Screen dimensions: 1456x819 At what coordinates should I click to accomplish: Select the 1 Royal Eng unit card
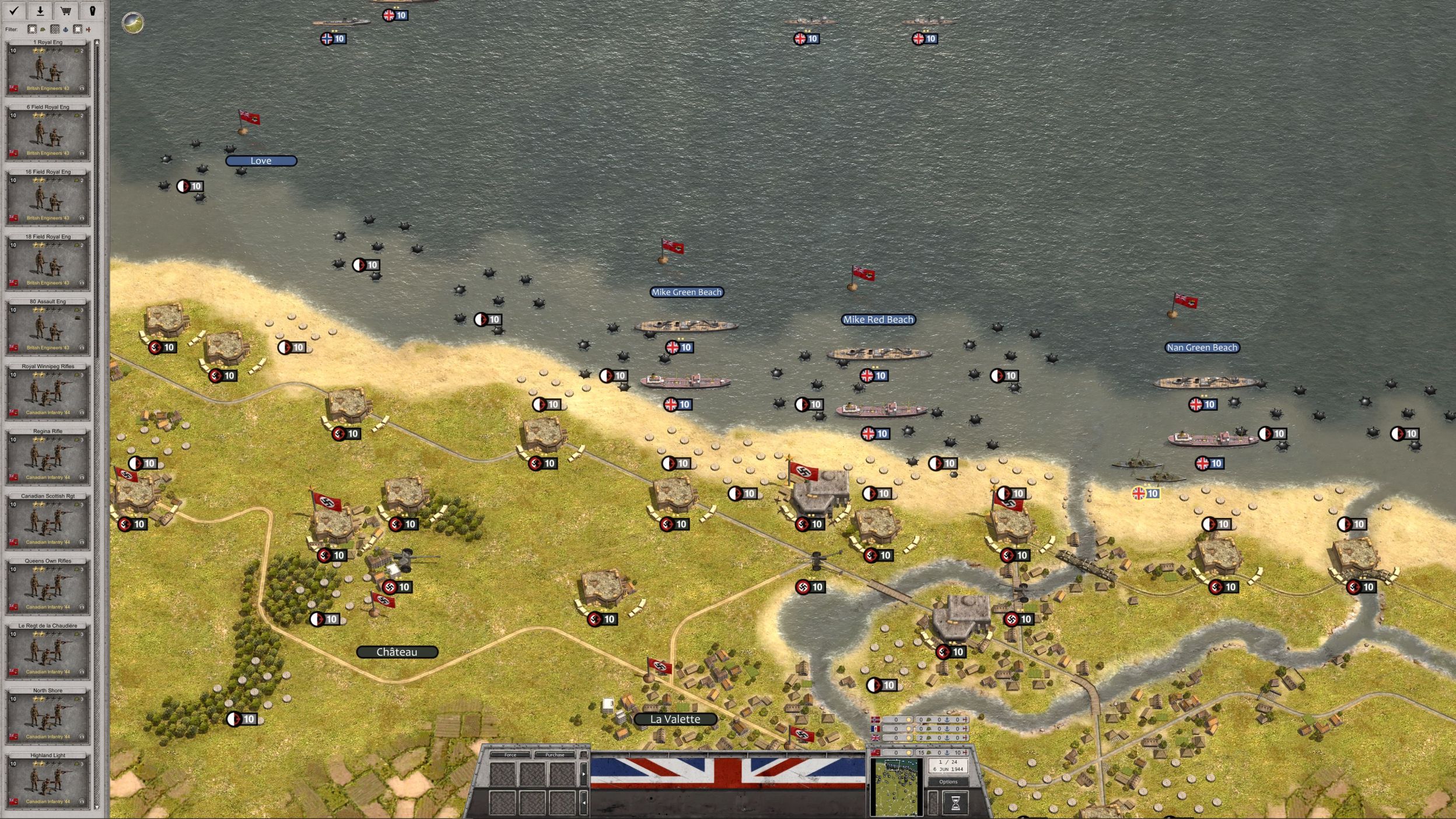click(x=48, y=68)
